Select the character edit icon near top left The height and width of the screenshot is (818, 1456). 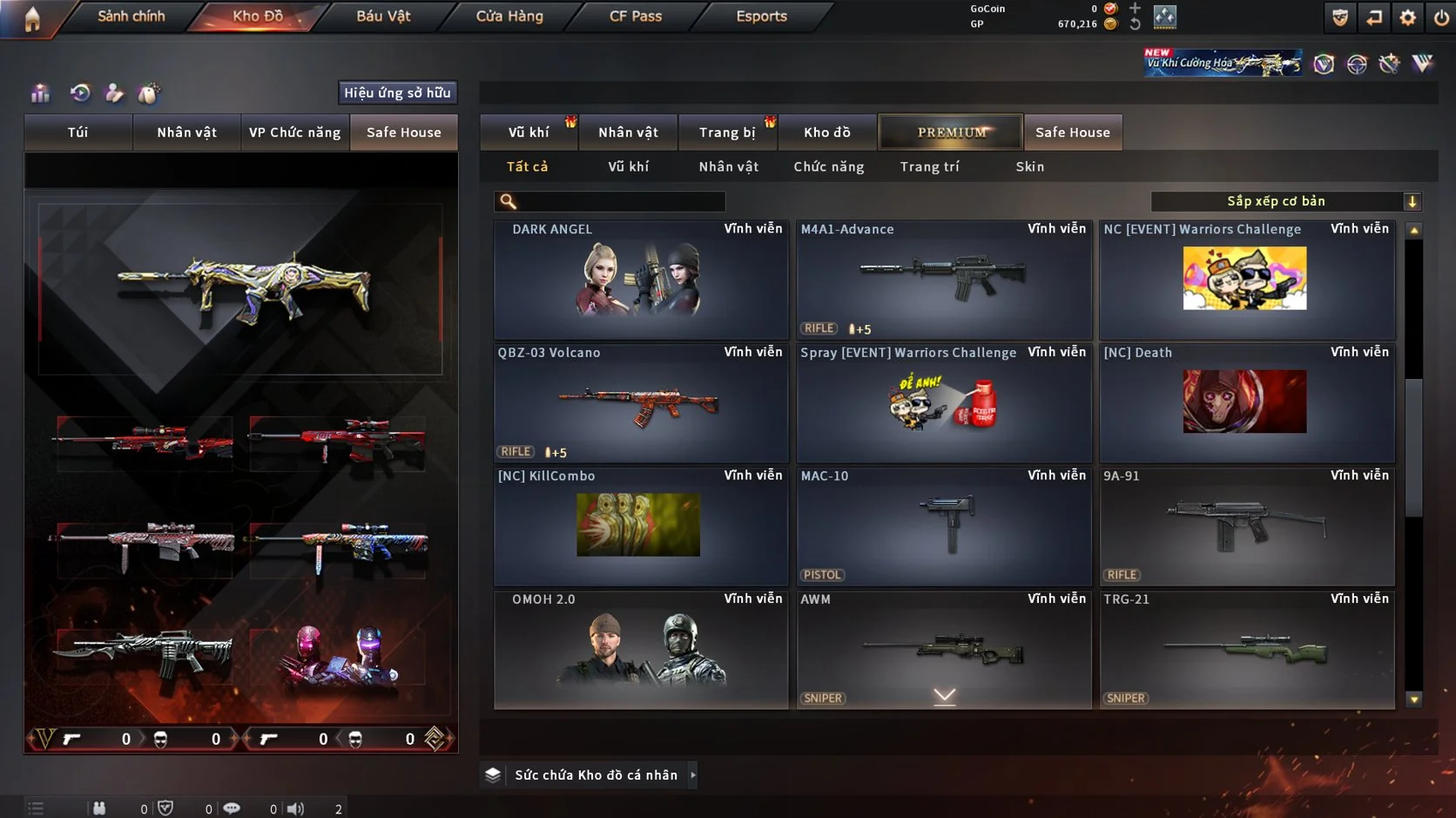tap(114, 92)
